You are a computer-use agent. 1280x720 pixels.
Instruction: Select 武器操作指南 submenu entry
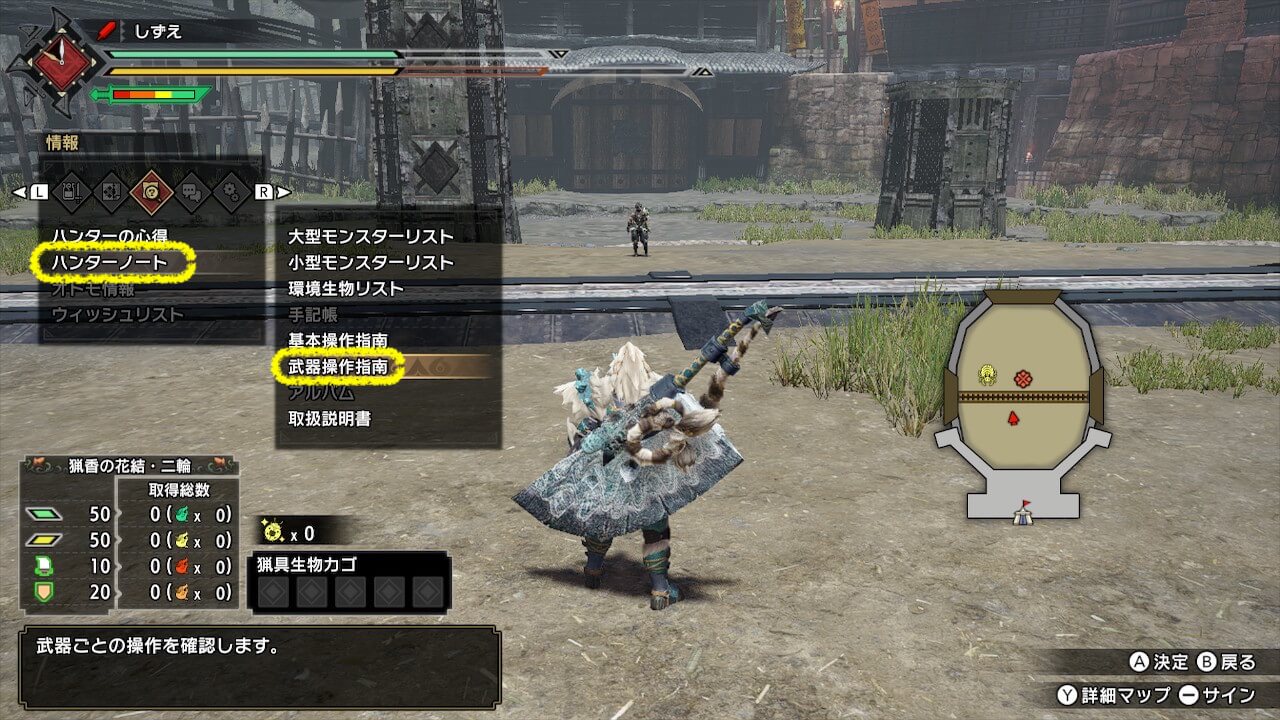coord(338,367)
